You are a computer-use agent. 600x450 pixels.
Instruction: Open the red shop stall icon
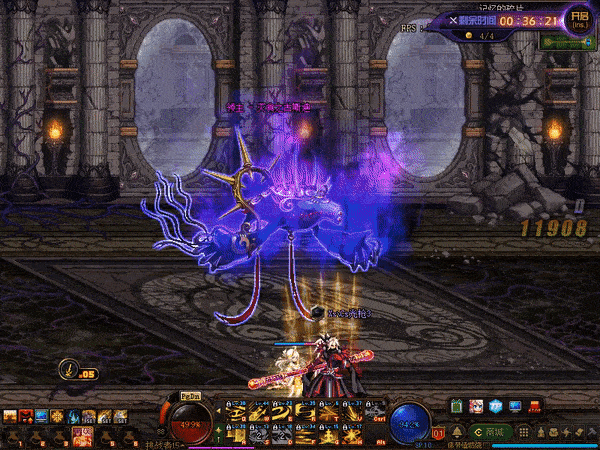pos(535,406)
